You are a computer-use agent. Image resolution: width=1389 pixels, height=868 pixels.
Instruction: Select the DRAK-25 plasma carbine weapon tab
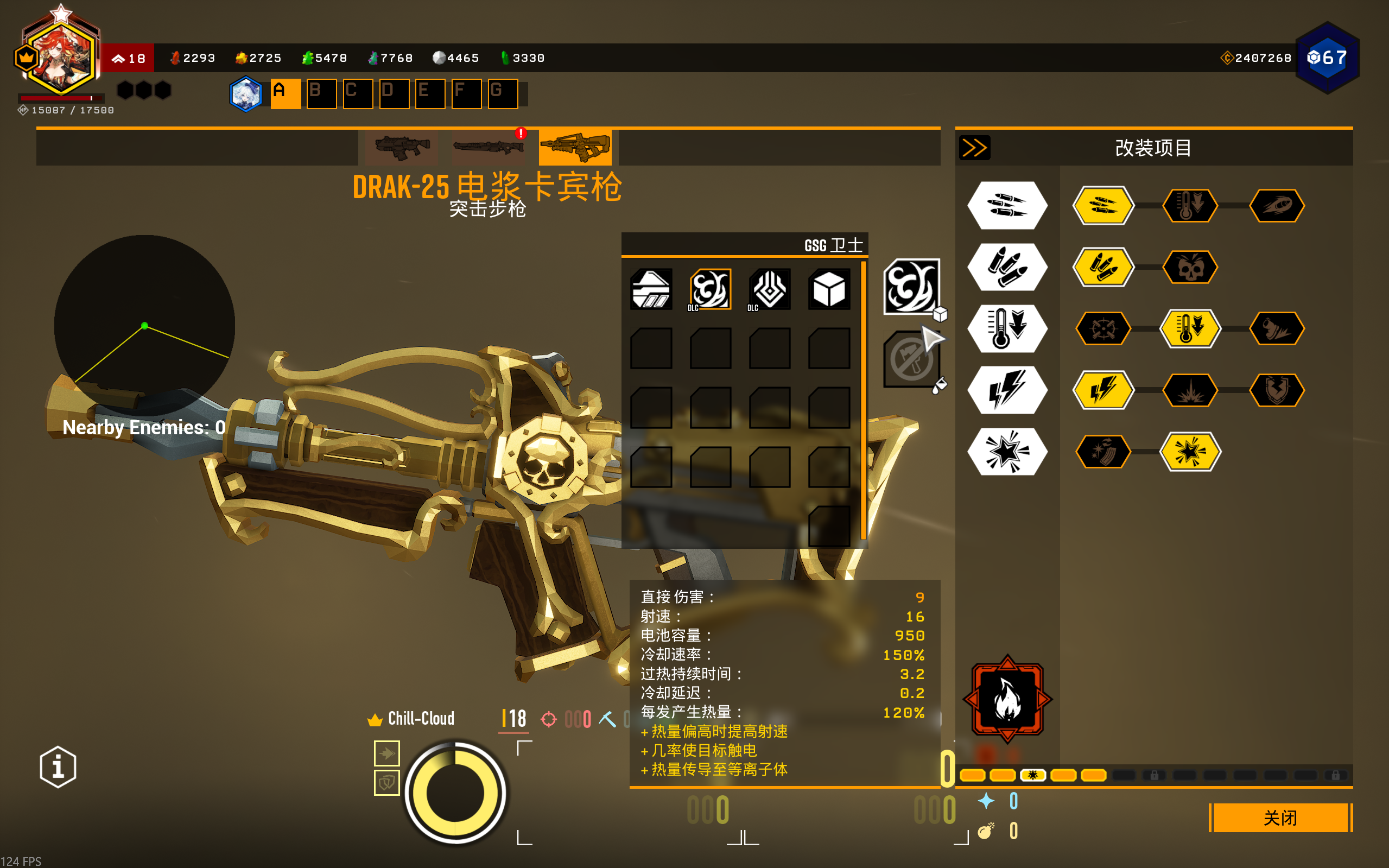click(x=575, y=148)
